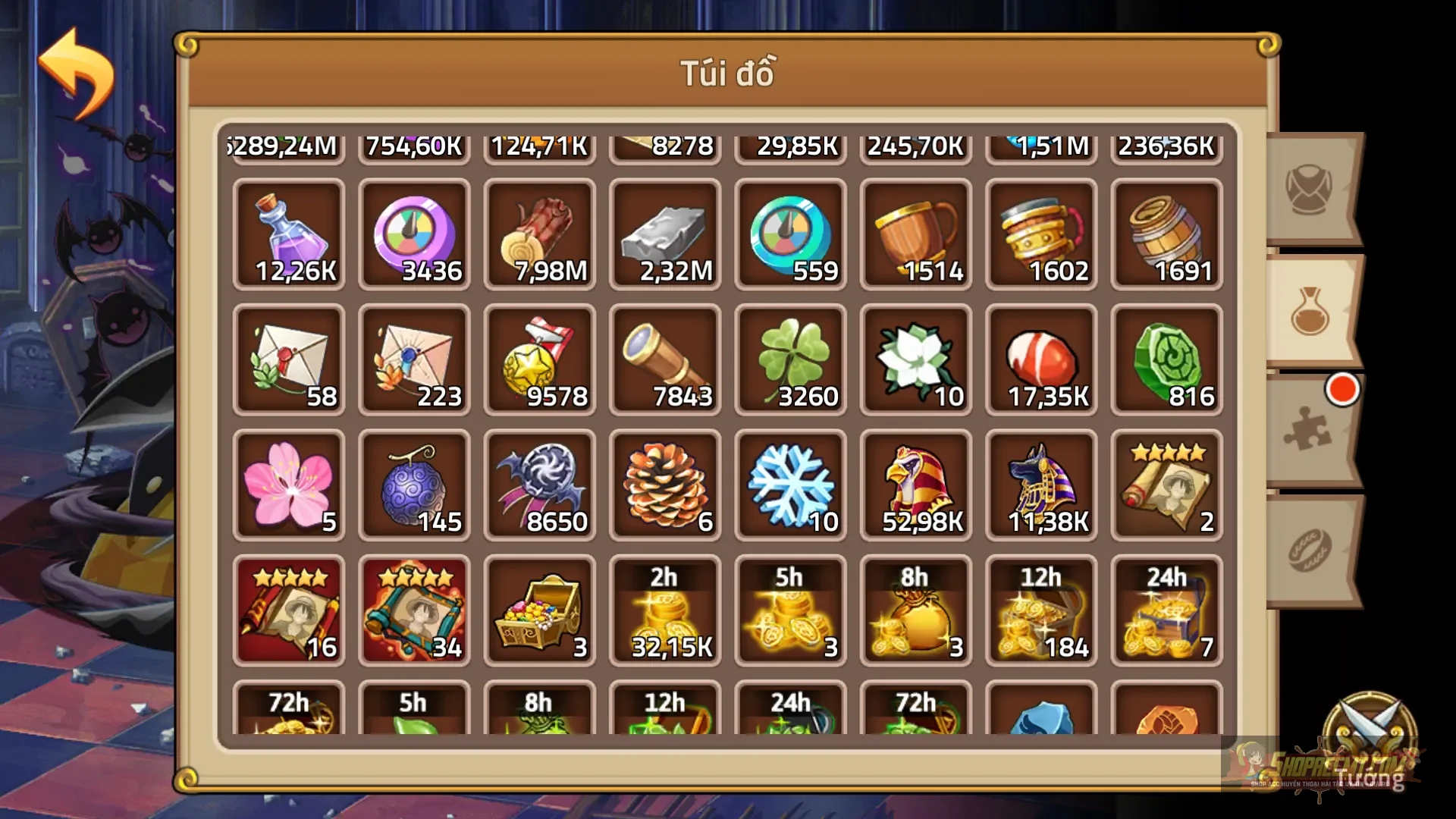Select the 24h gold treasure chest
Viewport: 1456px width, 819px height.
pyautogui.click(x=1165, y=610)
